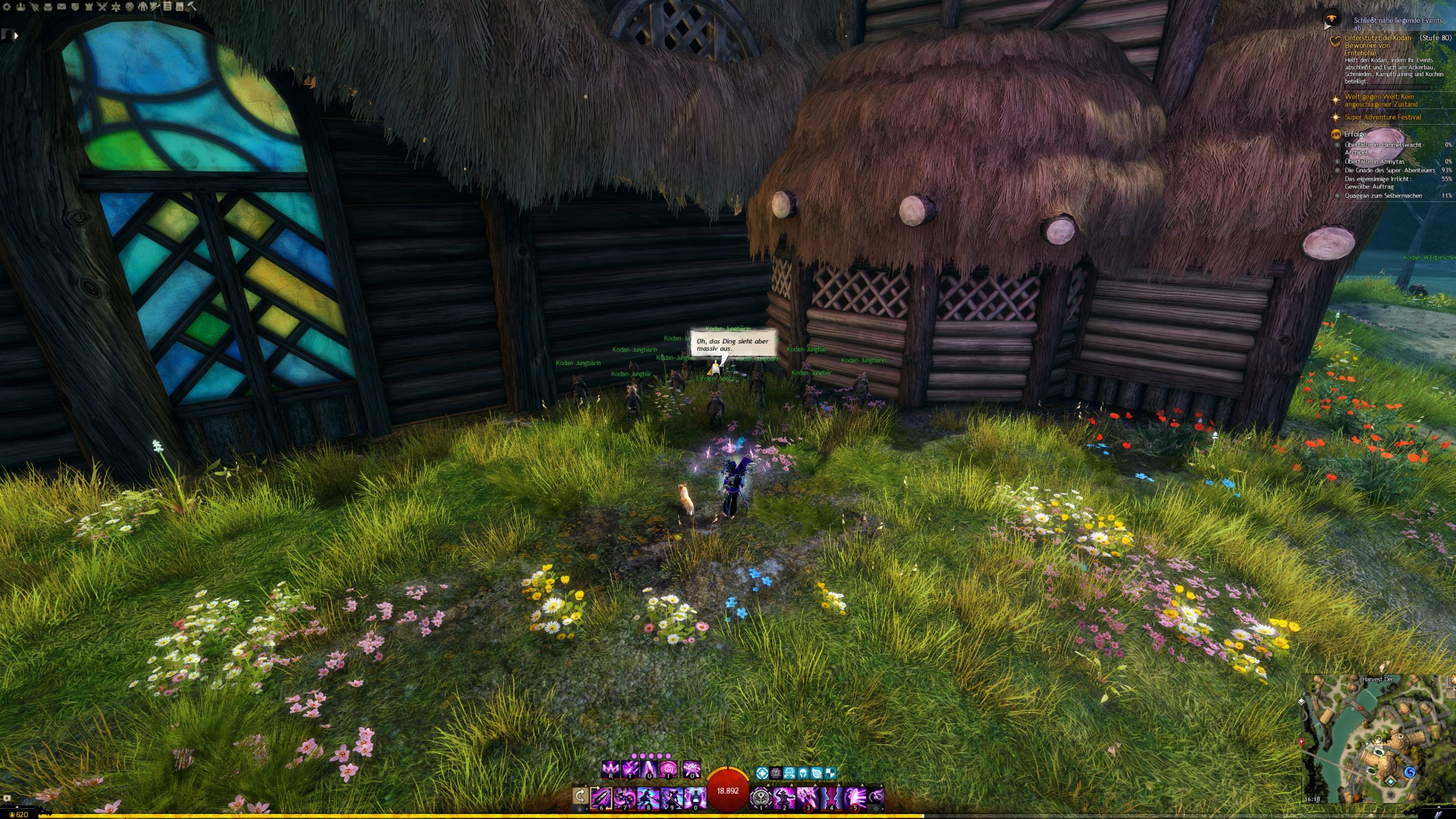The width and height of the screenshot is (1456, 819).
Task: Open the gear-shaped game menu icon
Action: (7, 7)
